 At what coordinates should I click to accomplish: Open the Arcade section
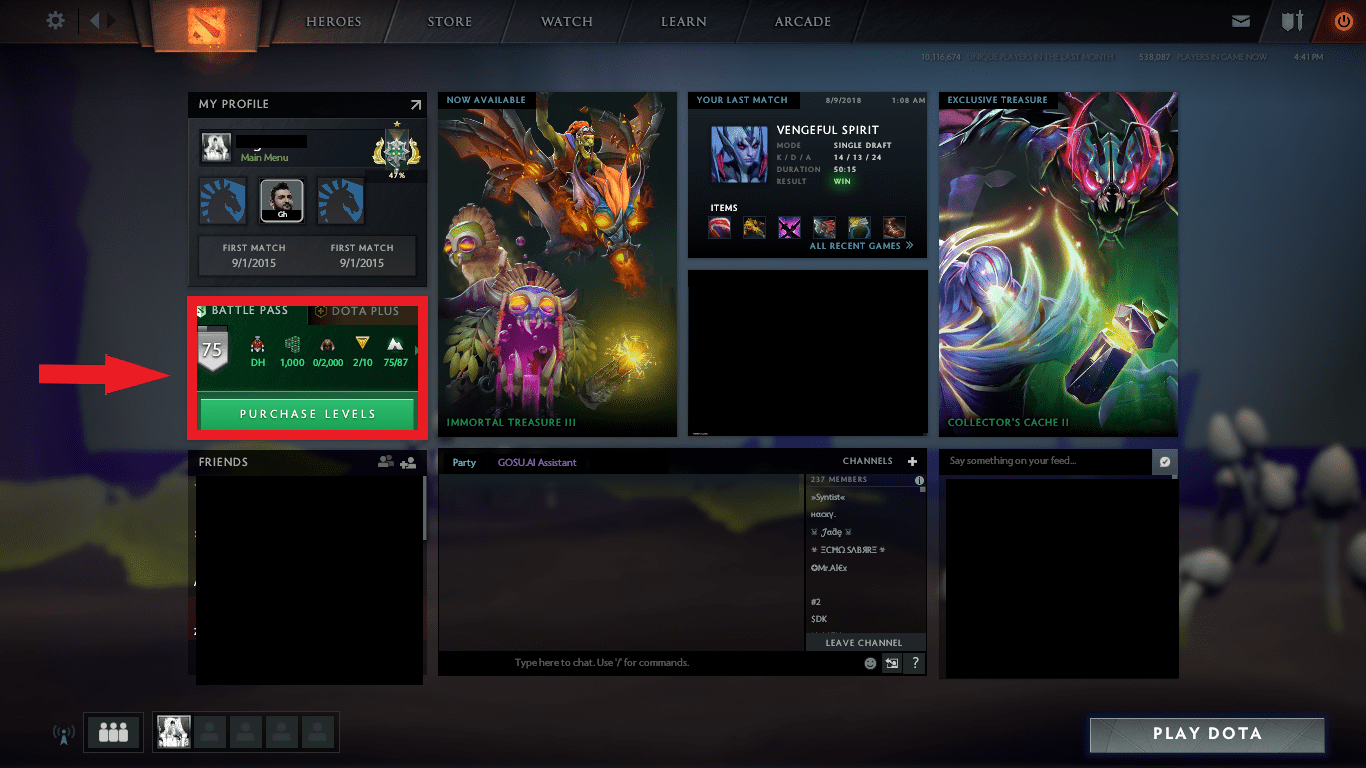click(802, 22)
